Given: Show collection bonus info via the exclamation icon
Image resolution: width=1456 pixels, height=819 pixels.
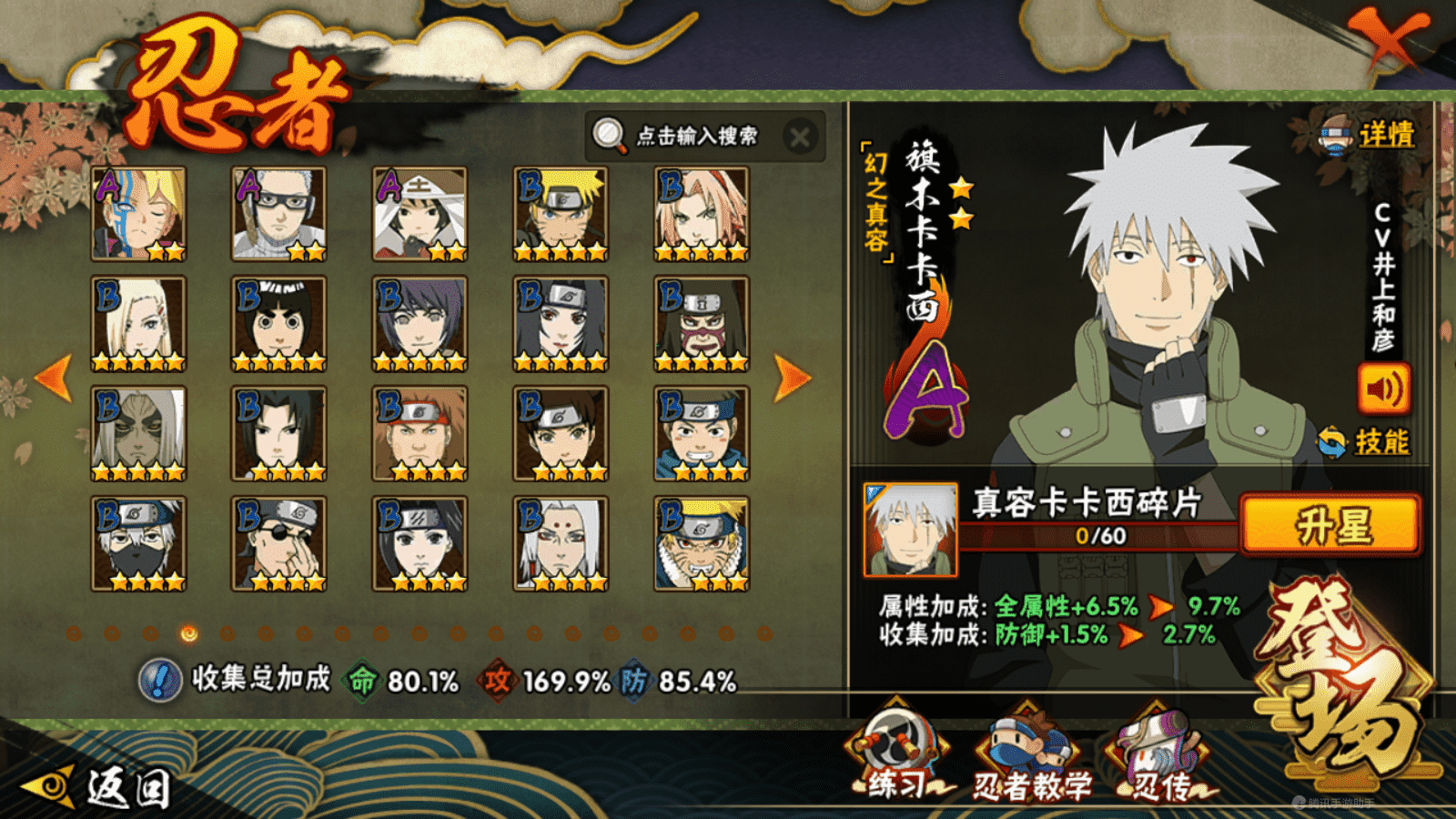Looking at the screenshot, I should click(160, 681).
